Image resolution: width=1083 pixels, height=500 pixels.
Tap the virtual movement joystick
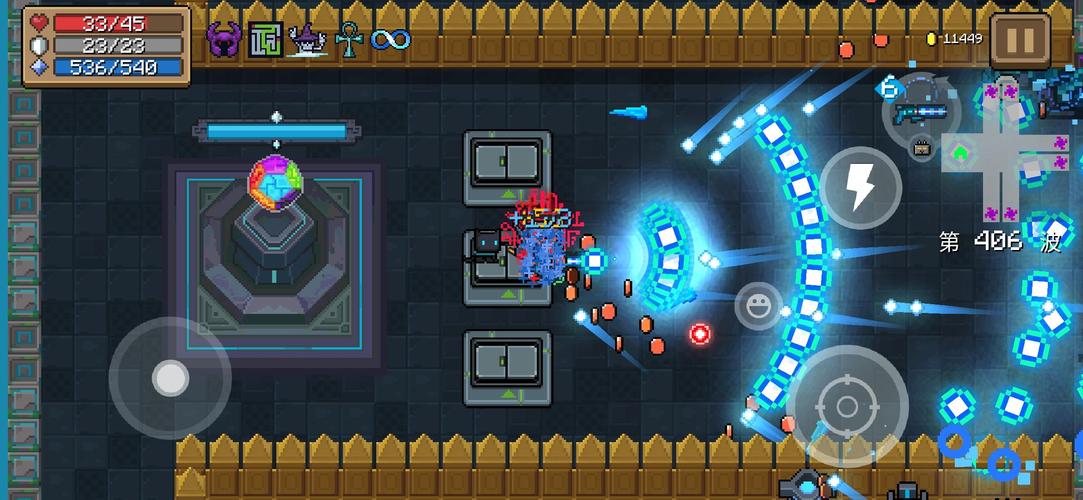click(x=170, y=378)
